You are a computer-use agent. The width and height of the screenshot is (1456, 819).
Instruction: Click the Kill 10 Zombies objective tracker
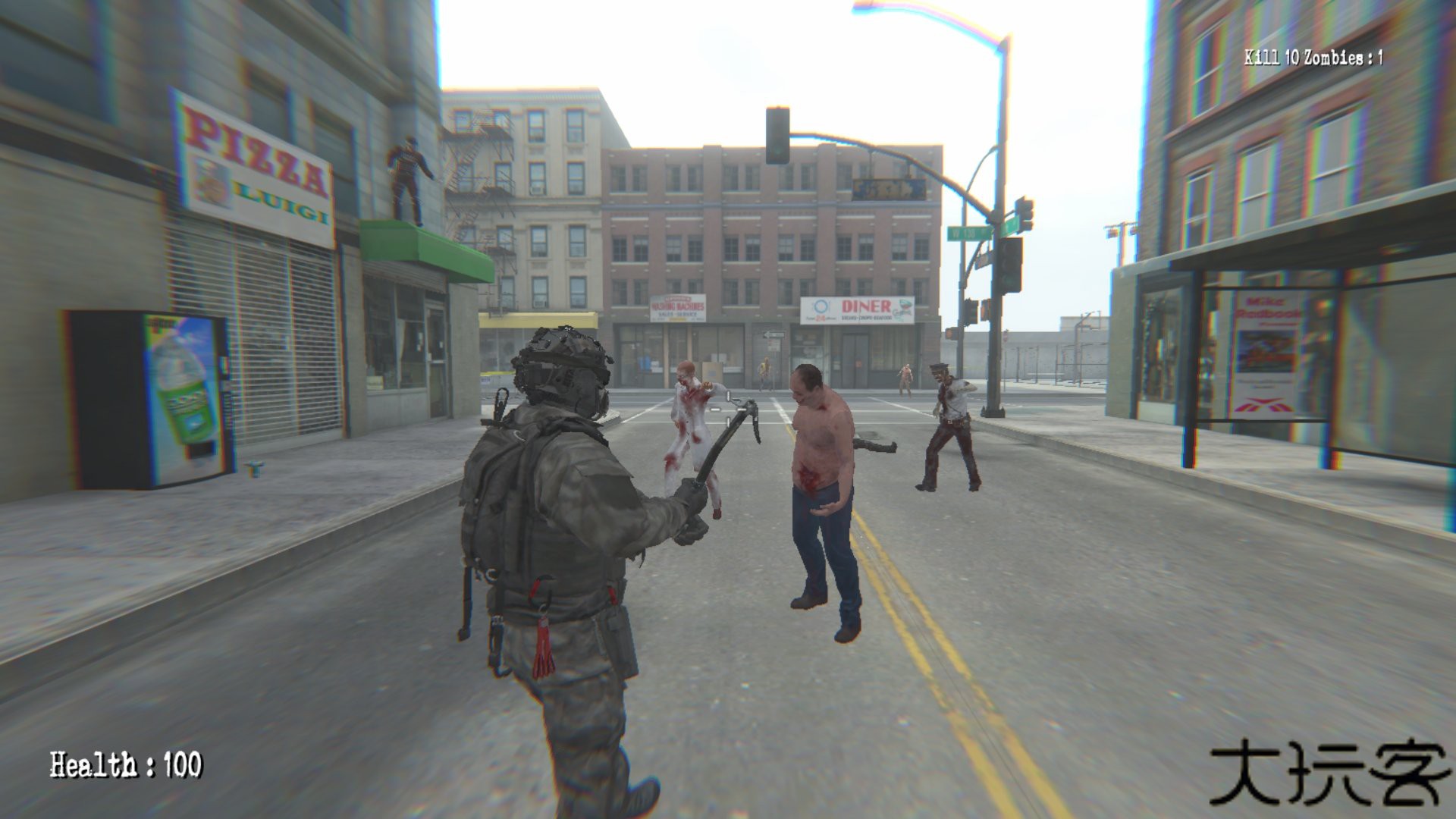click(x=1313, y=57)
